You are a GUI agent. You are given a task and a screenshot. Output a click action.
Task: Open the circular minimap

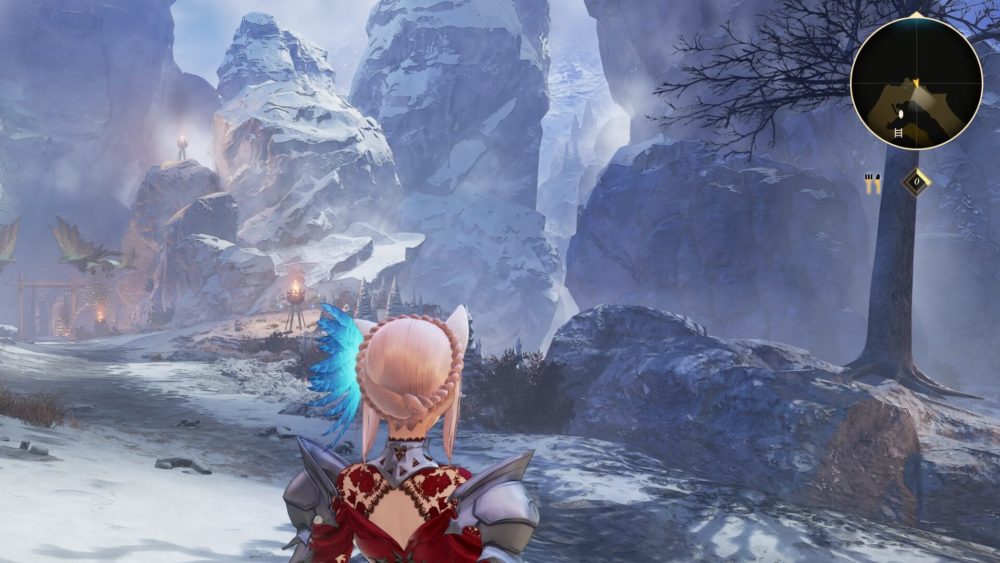916,83
